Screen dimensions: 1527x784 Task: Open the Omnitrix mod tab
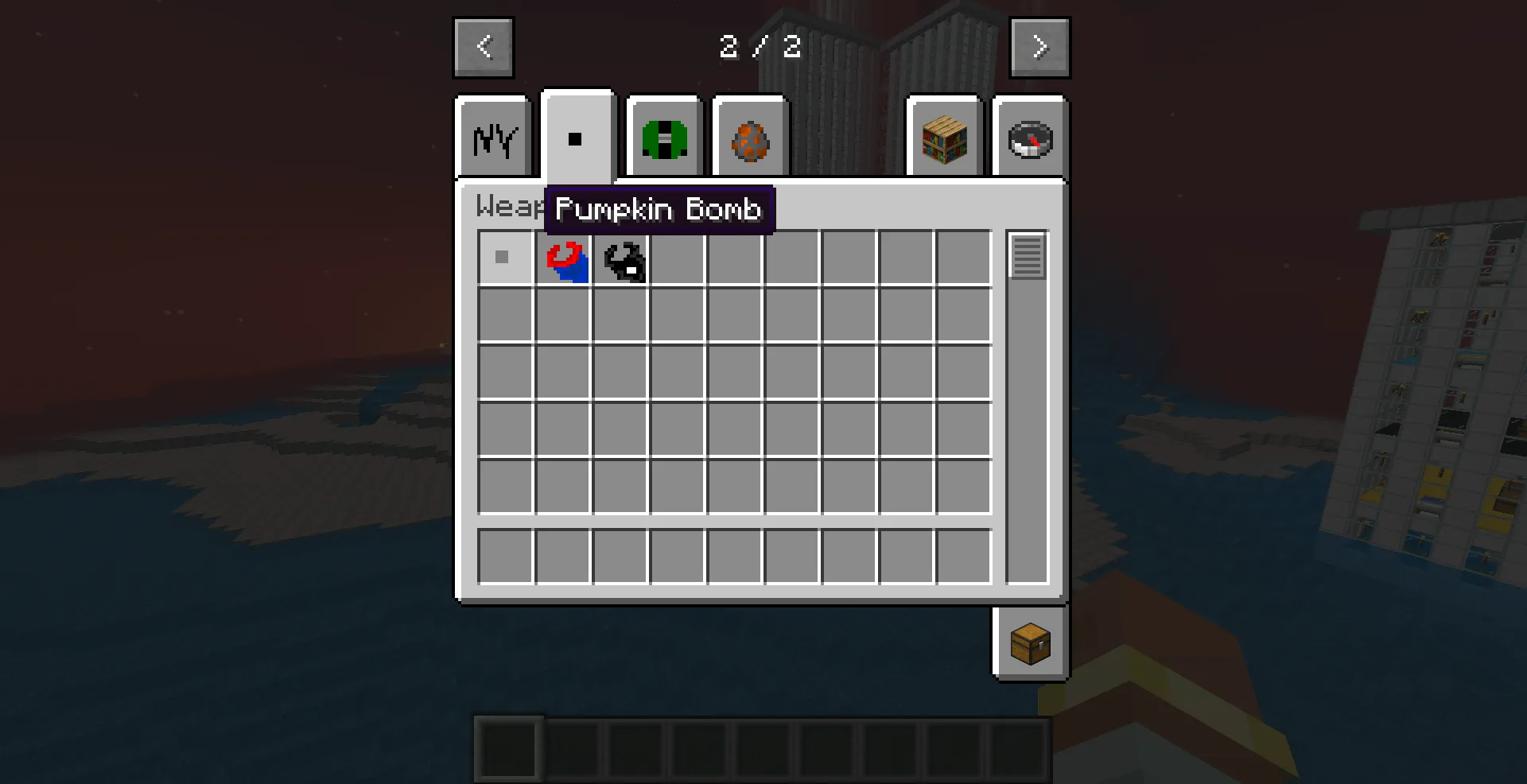point(663,139)
